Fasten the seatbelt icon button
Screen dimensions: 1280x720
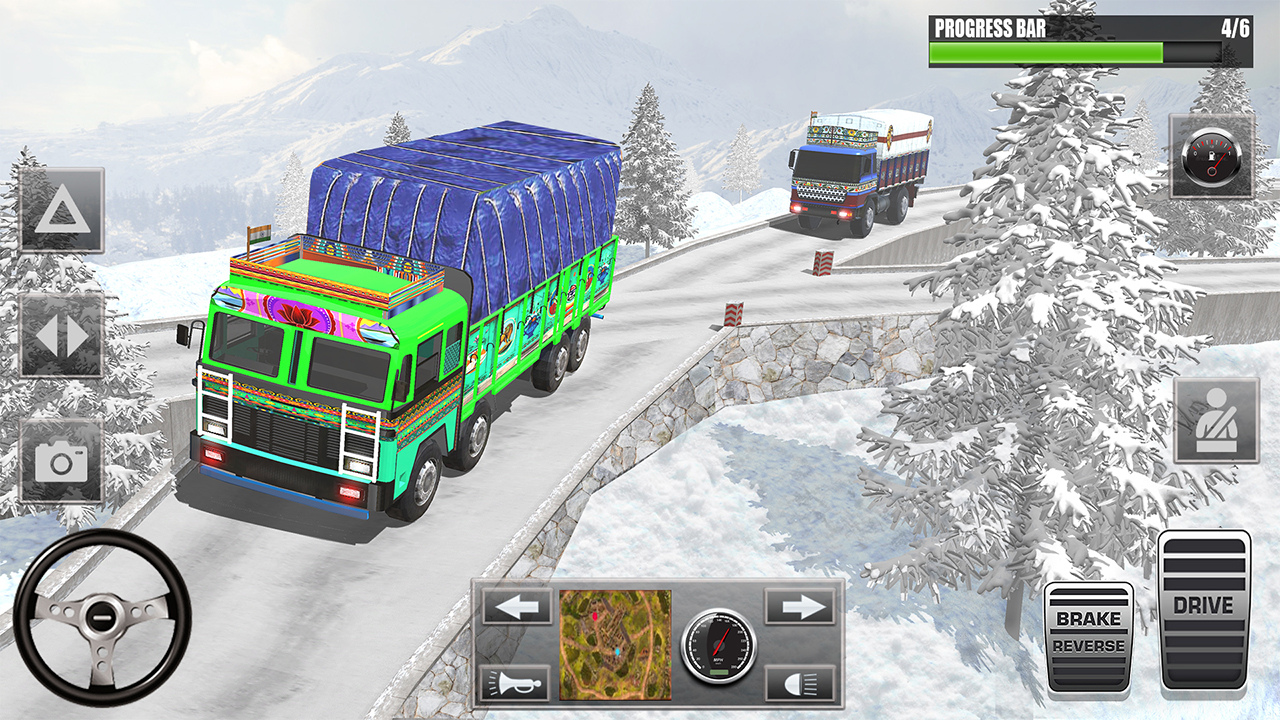click(1216, 421)
